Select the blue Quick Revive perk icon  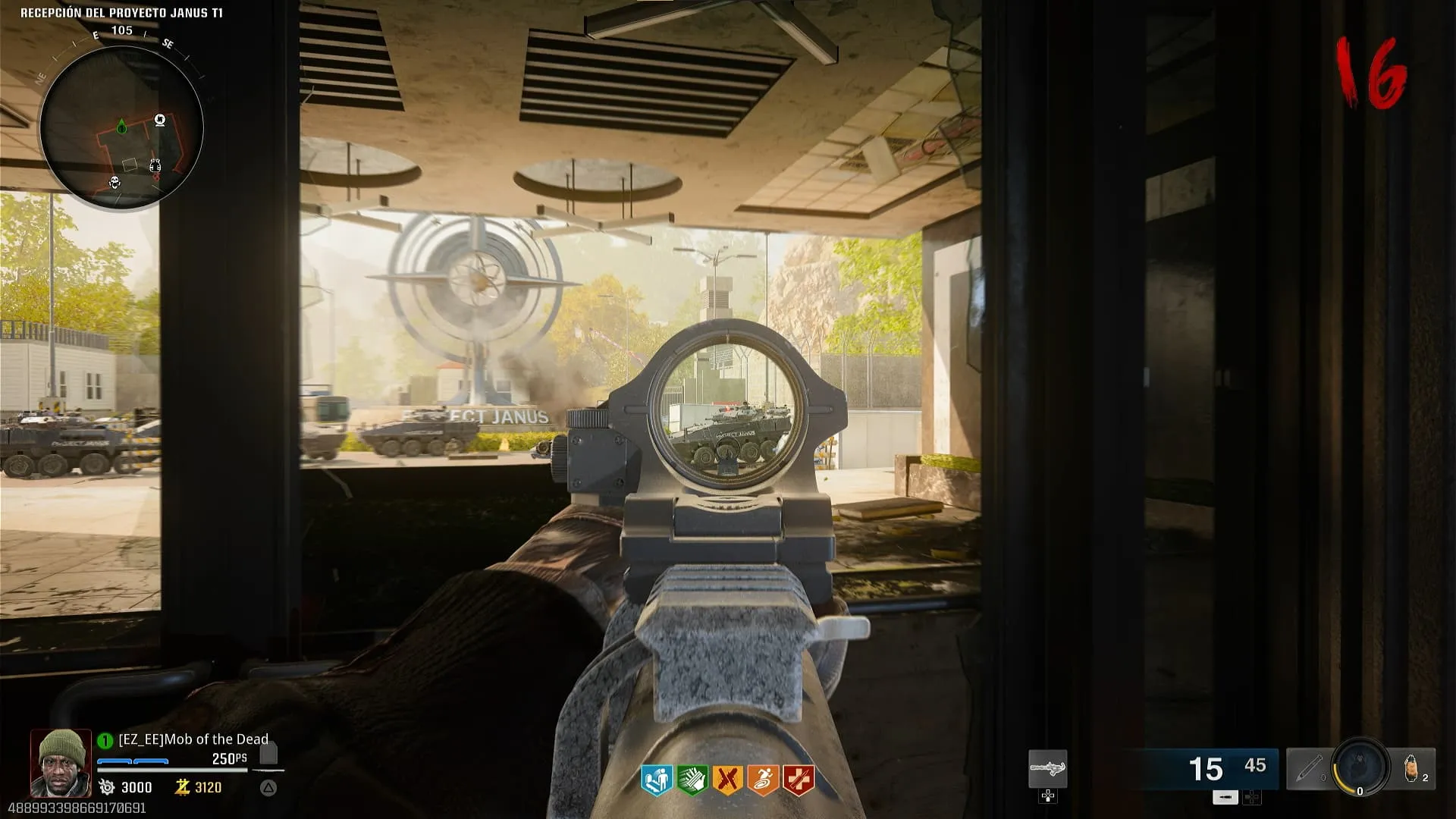pyautogui.click(x=657, y=780)
